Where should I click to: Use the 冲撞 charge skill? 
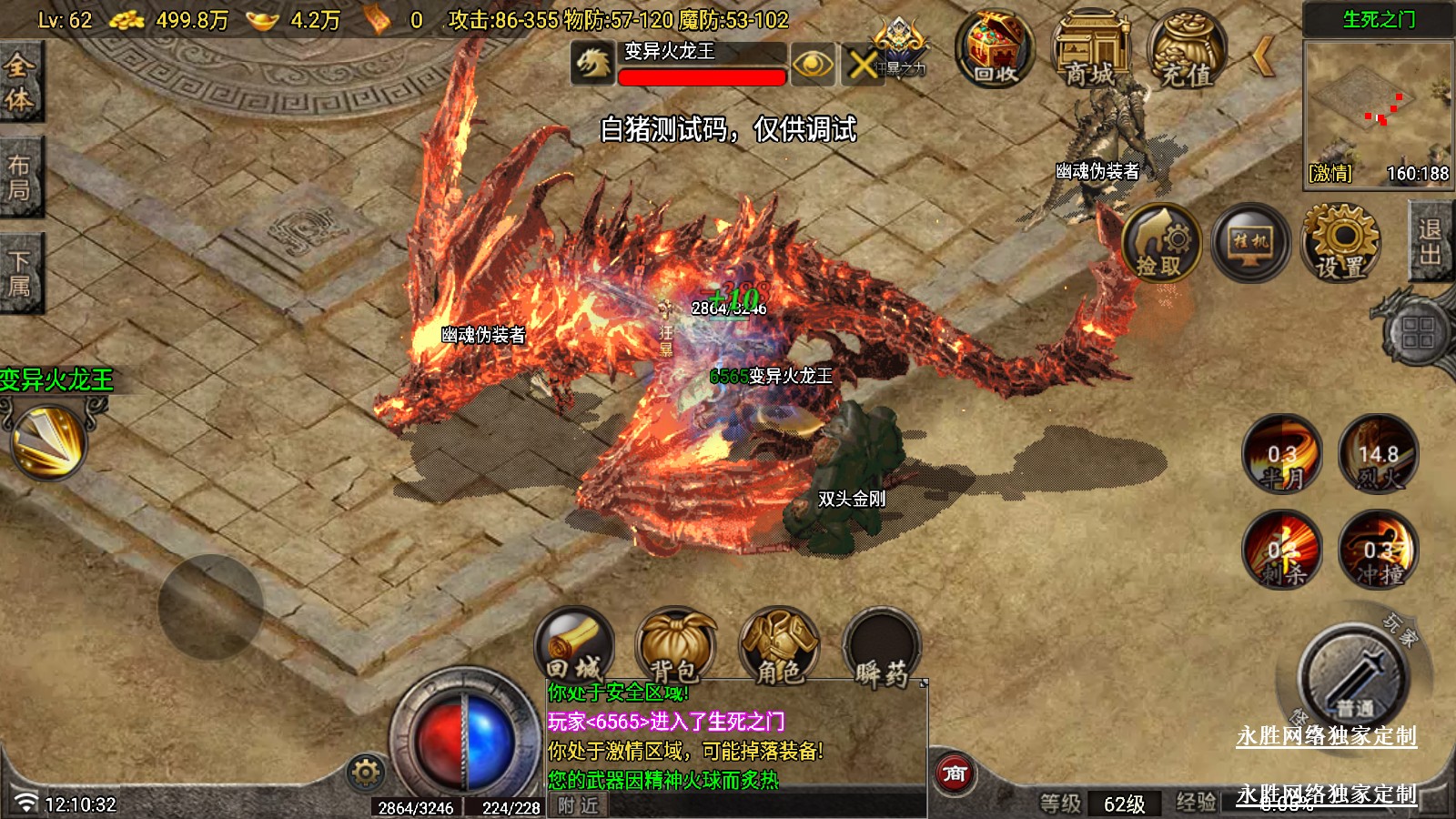tap(1378, 550)
